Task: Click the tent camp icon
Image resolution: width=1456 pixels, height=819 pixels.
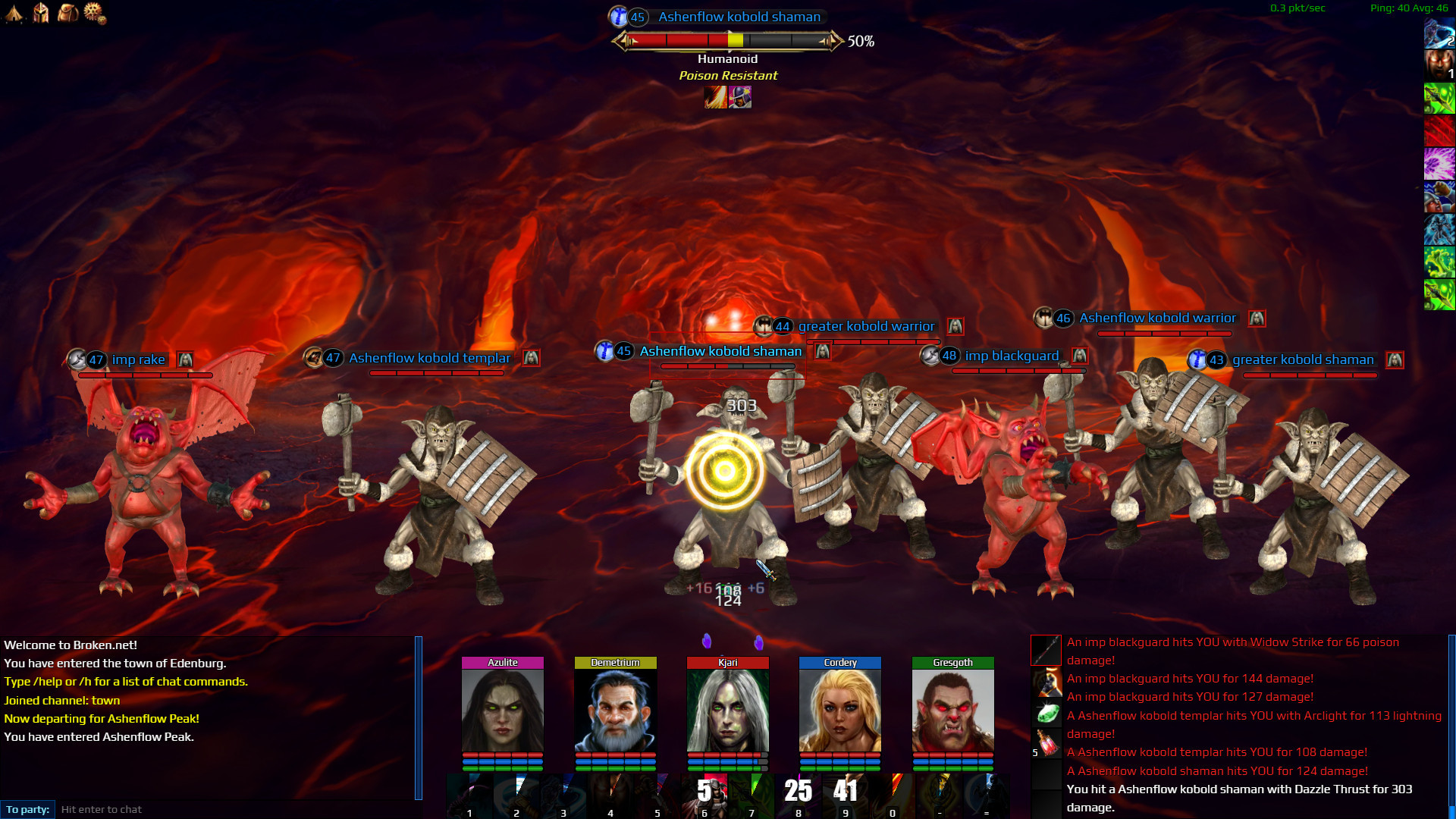Action: [x=14, y=14]
